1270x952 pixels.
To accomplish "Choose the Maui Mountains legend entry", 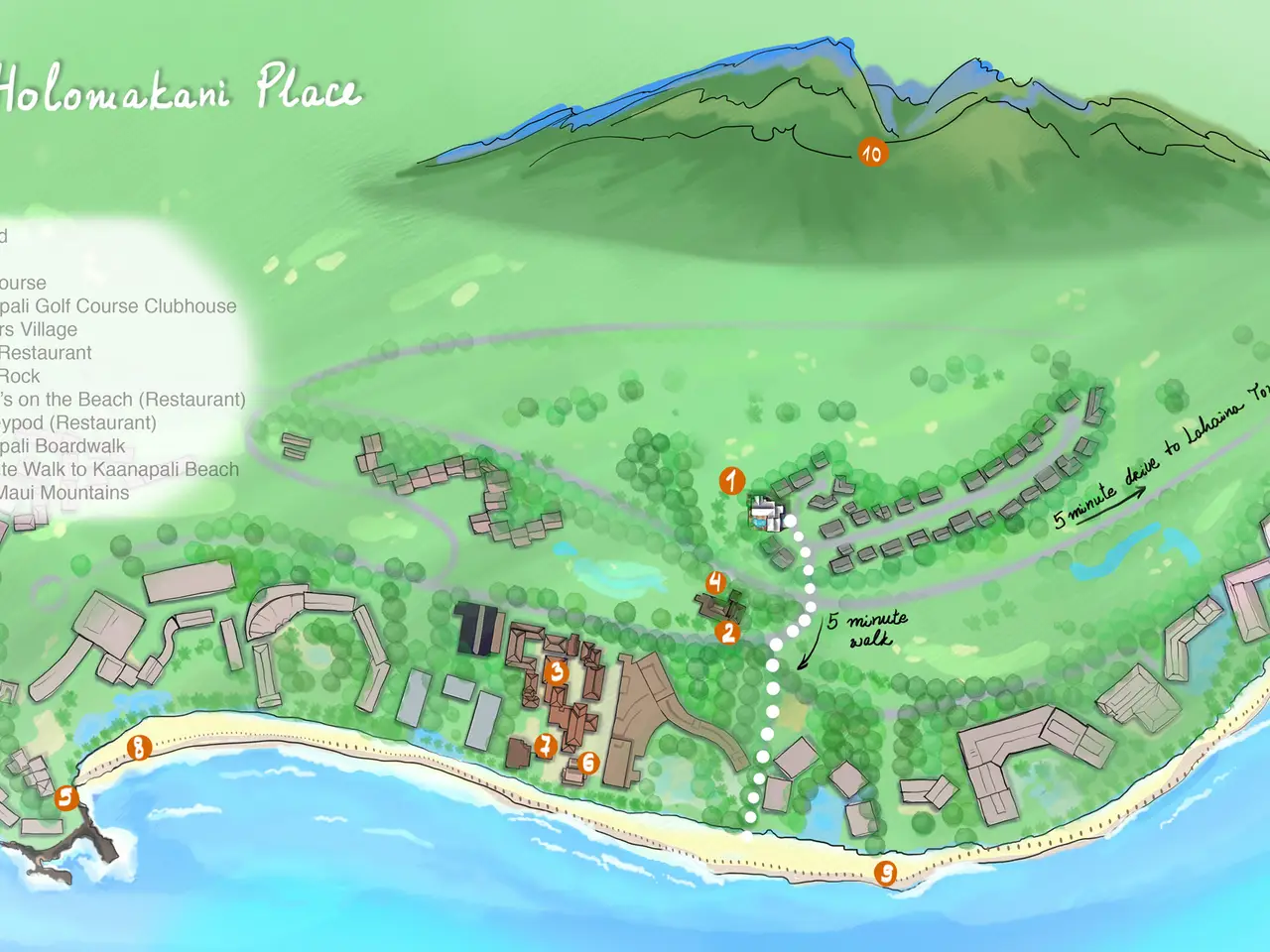I will [x=64, y=493].
